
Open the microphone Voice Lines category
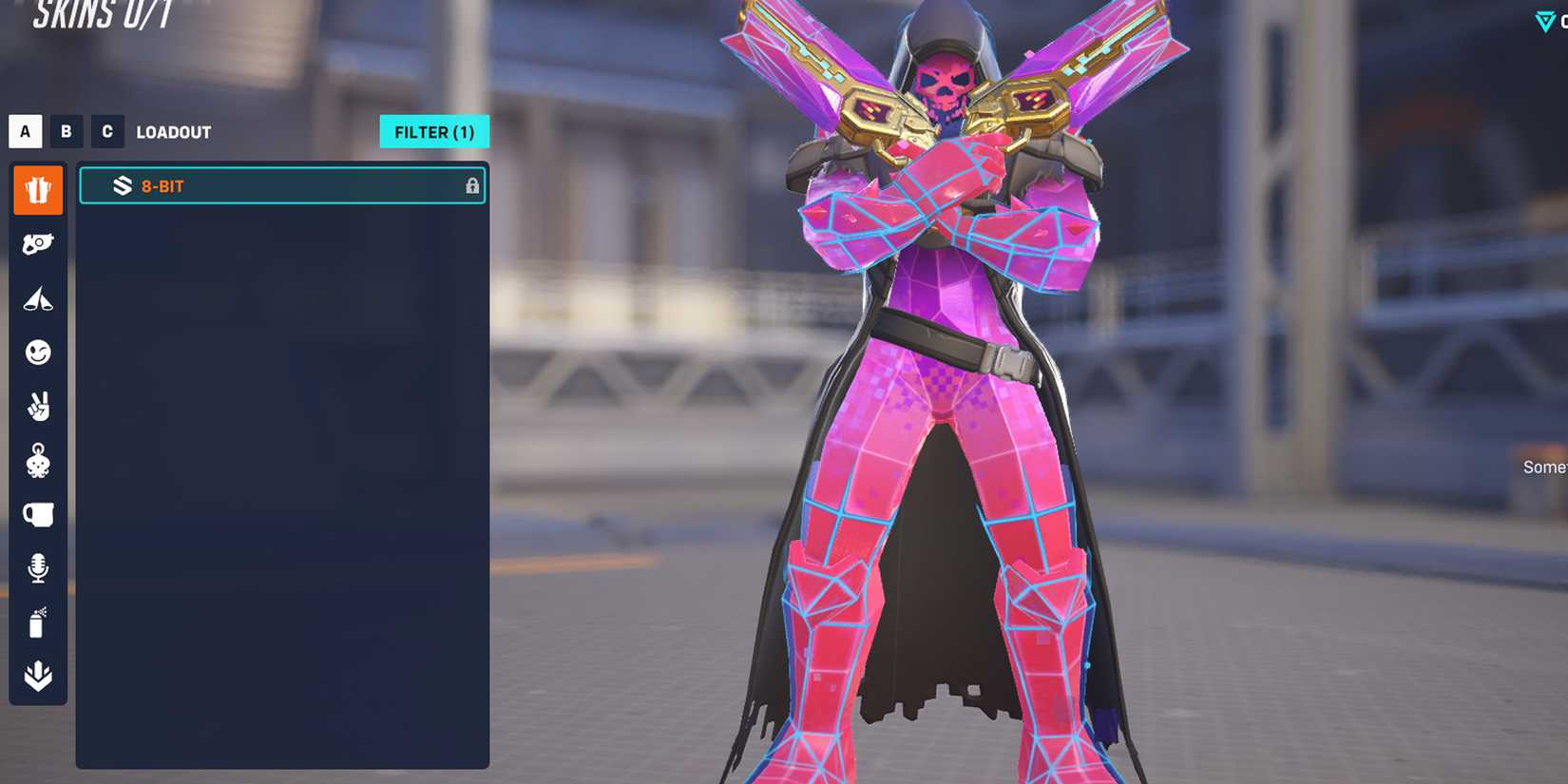tap(37, 568)
